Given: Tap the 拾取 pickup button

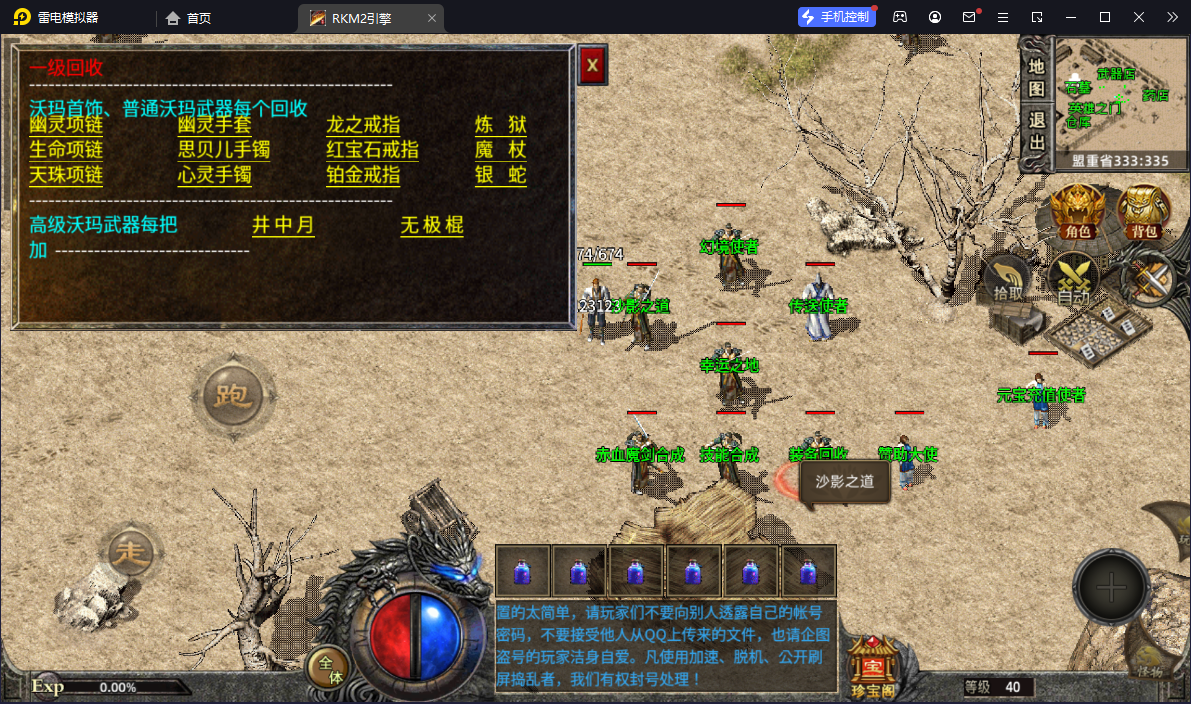Looking at the screenshot, I should 1007,279.
